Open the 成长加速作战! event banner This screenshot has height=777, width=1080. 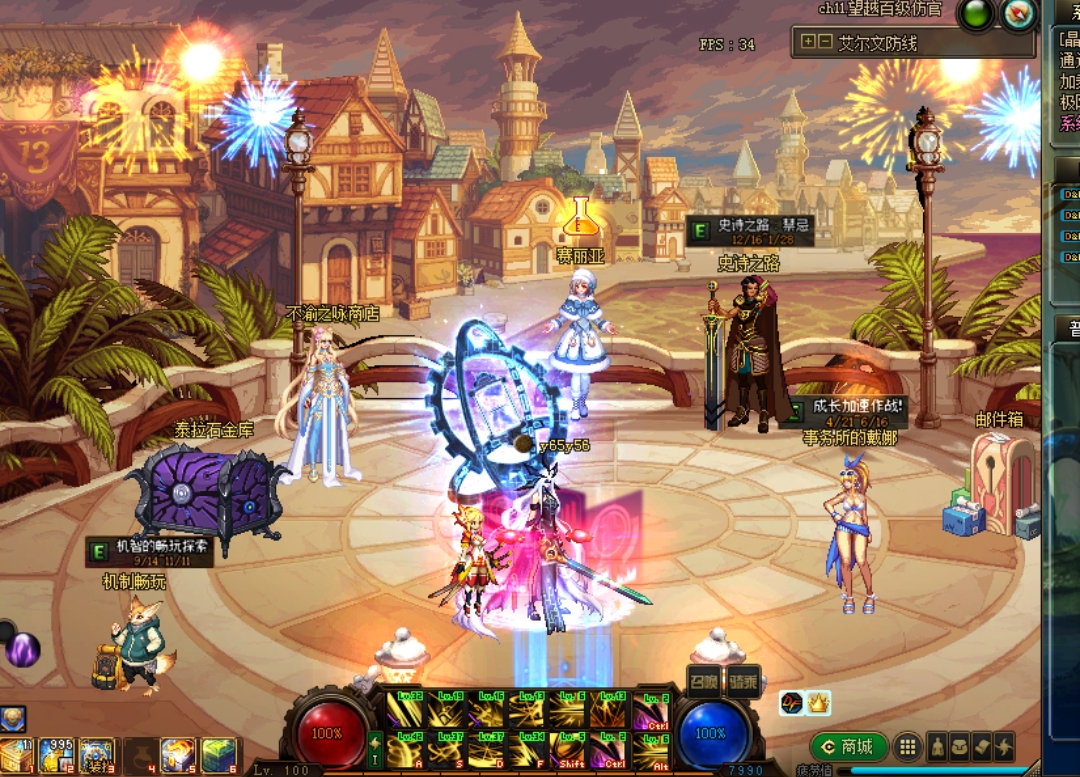click(846, 412)
